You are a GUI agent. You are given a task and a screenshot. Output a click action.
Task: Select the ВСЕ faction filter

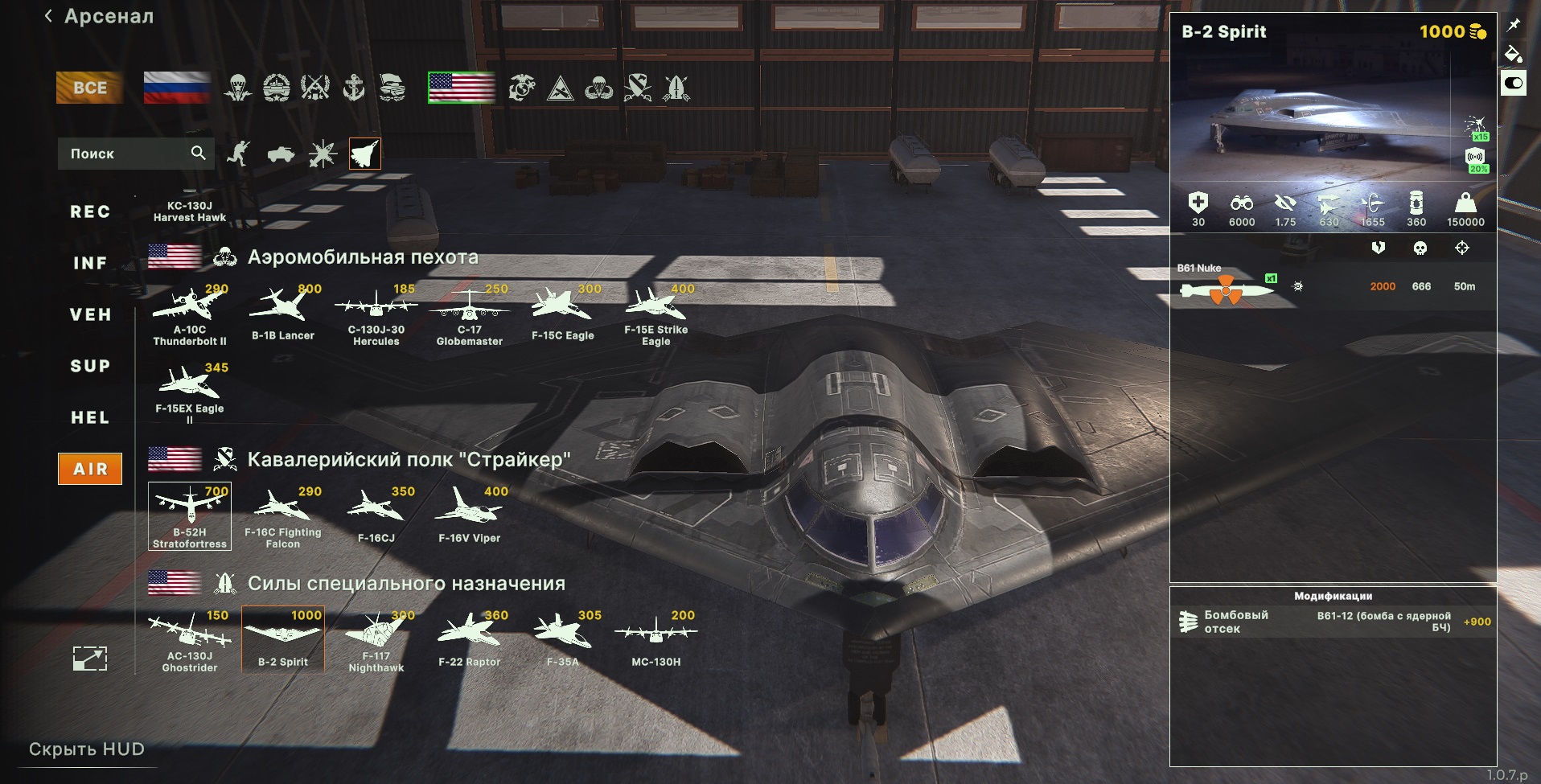coord(89,88)
